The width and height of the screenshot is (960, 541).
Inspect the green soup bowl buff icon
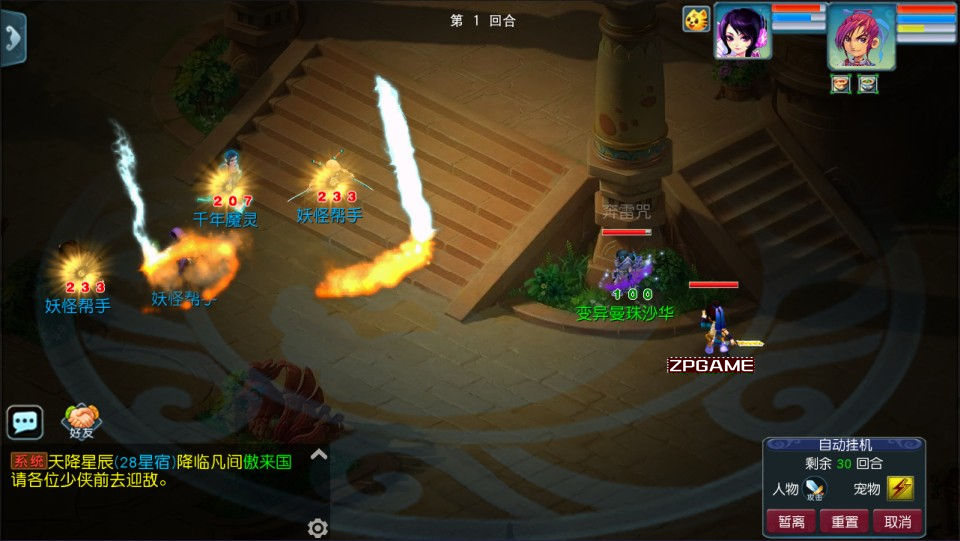click(x=867, y=84)
